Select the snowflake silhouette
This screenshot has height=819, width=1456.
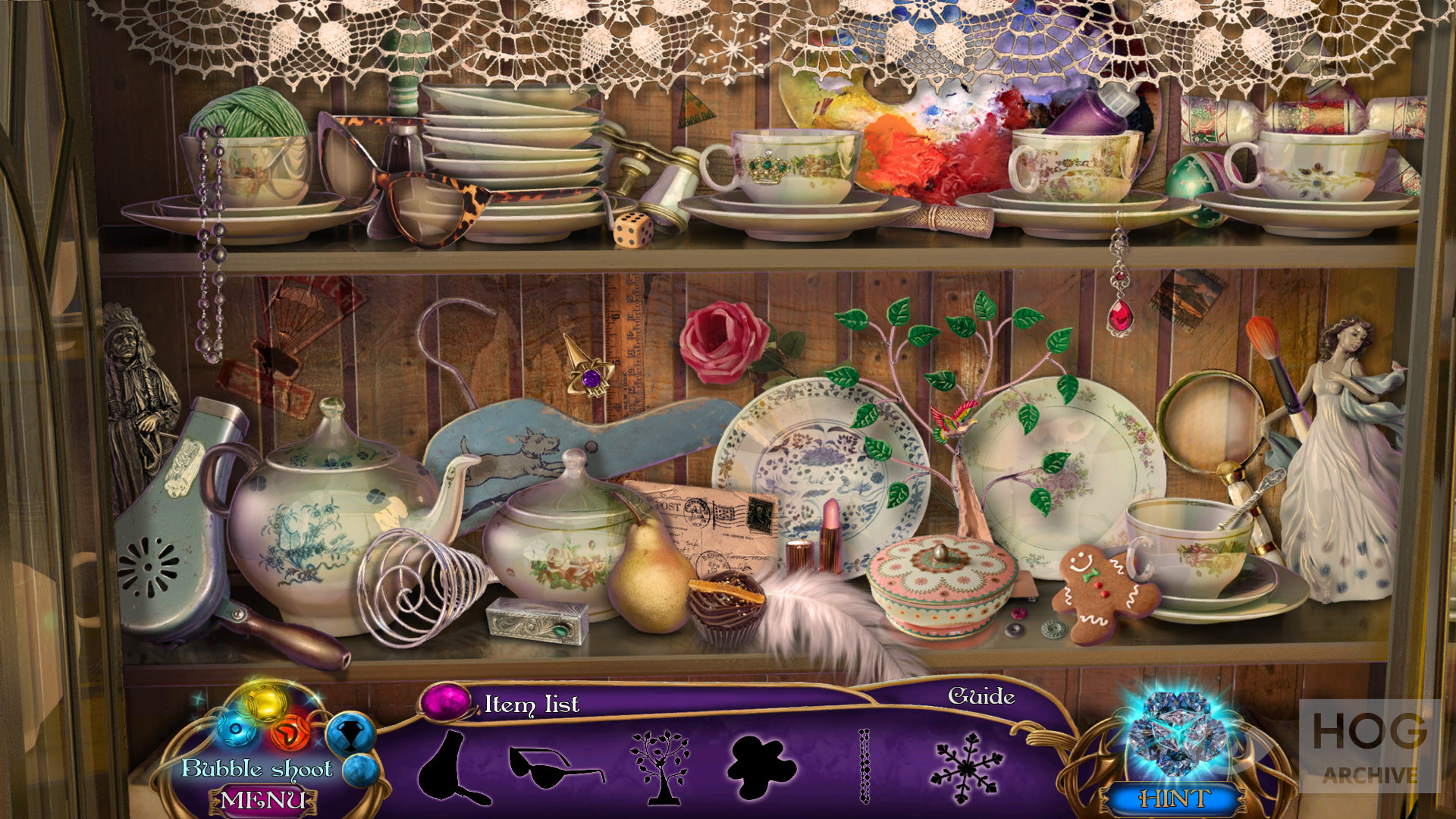tap(966, 767)
